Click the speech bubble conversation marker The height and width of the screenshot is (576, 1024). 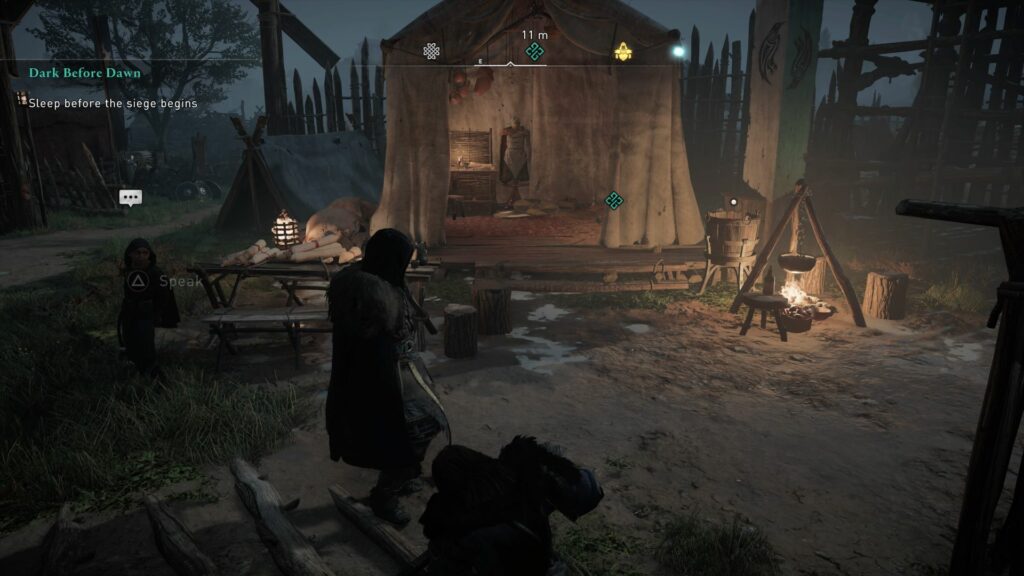click(x=130, y=197)
